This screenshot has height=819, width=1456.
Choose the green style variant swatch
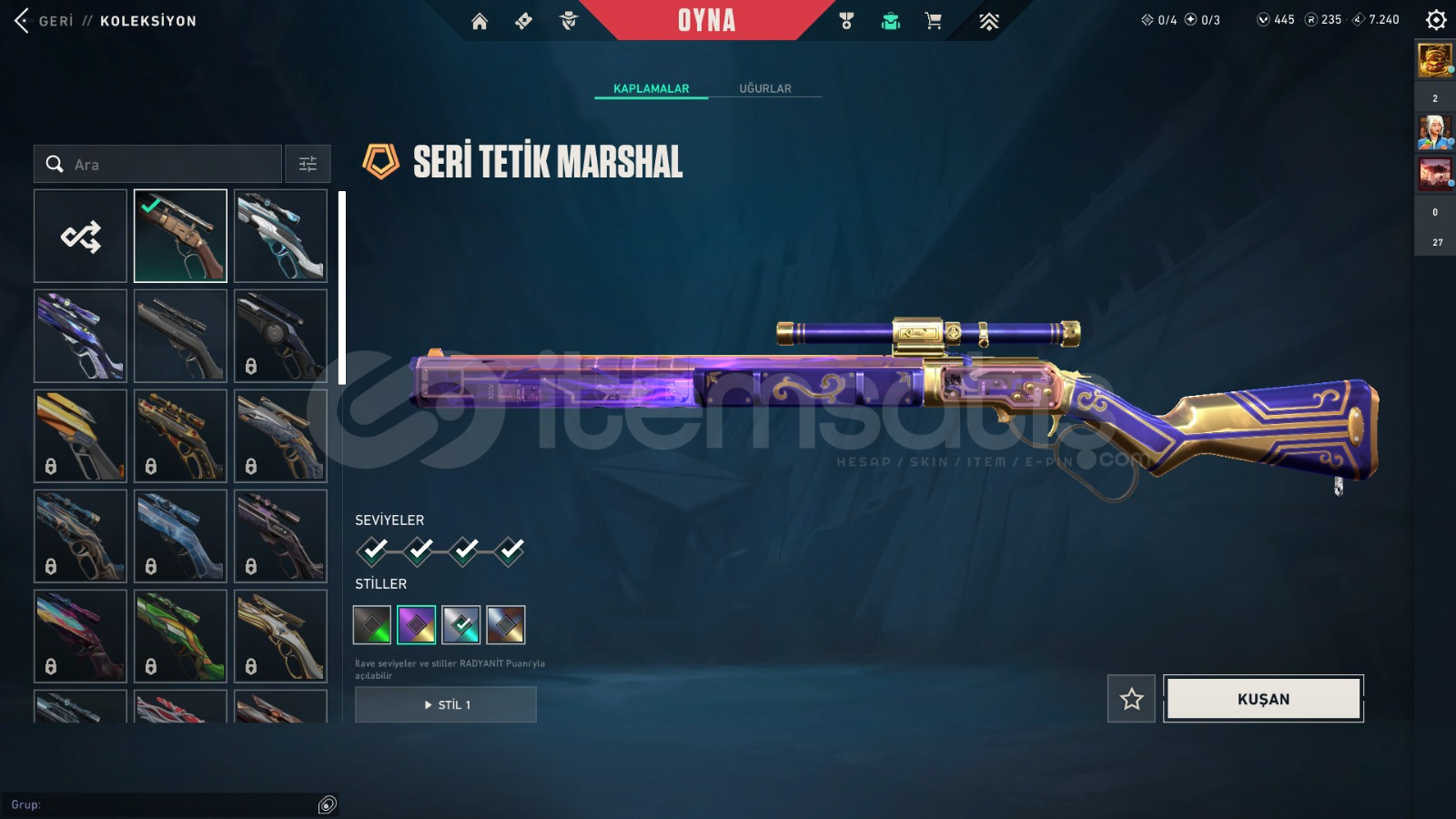[372, 625]
